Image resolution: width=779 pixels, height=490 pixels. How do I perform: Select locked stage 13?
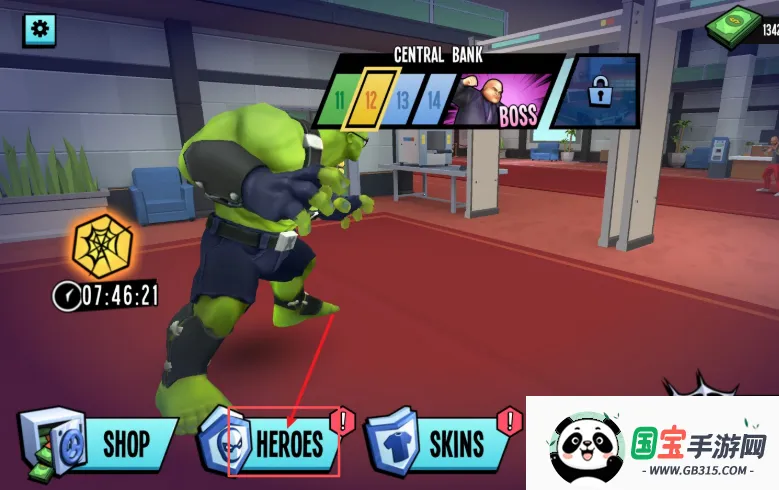coord(402,101)
